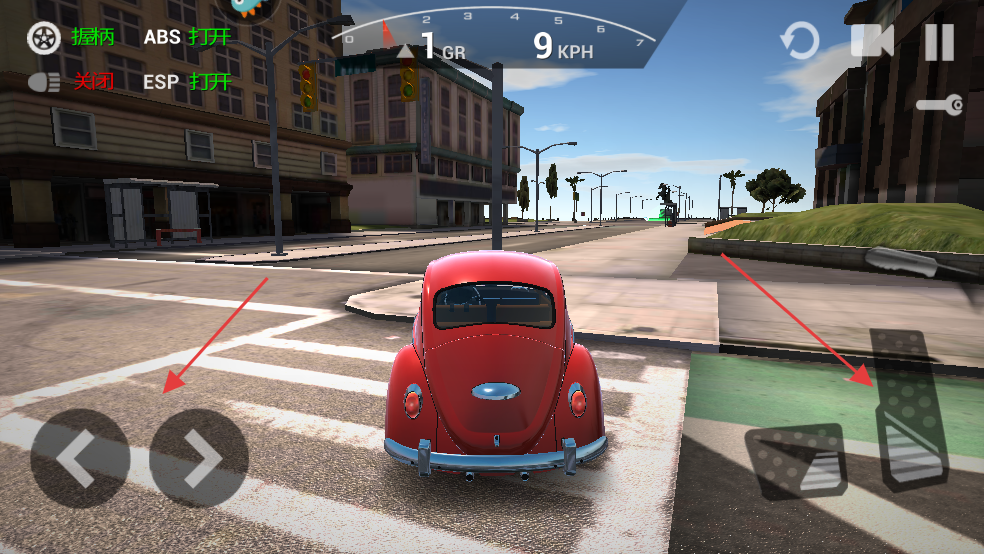Tap the brake pedal
This screenshot has height=554, width=984.
point(795,461)
